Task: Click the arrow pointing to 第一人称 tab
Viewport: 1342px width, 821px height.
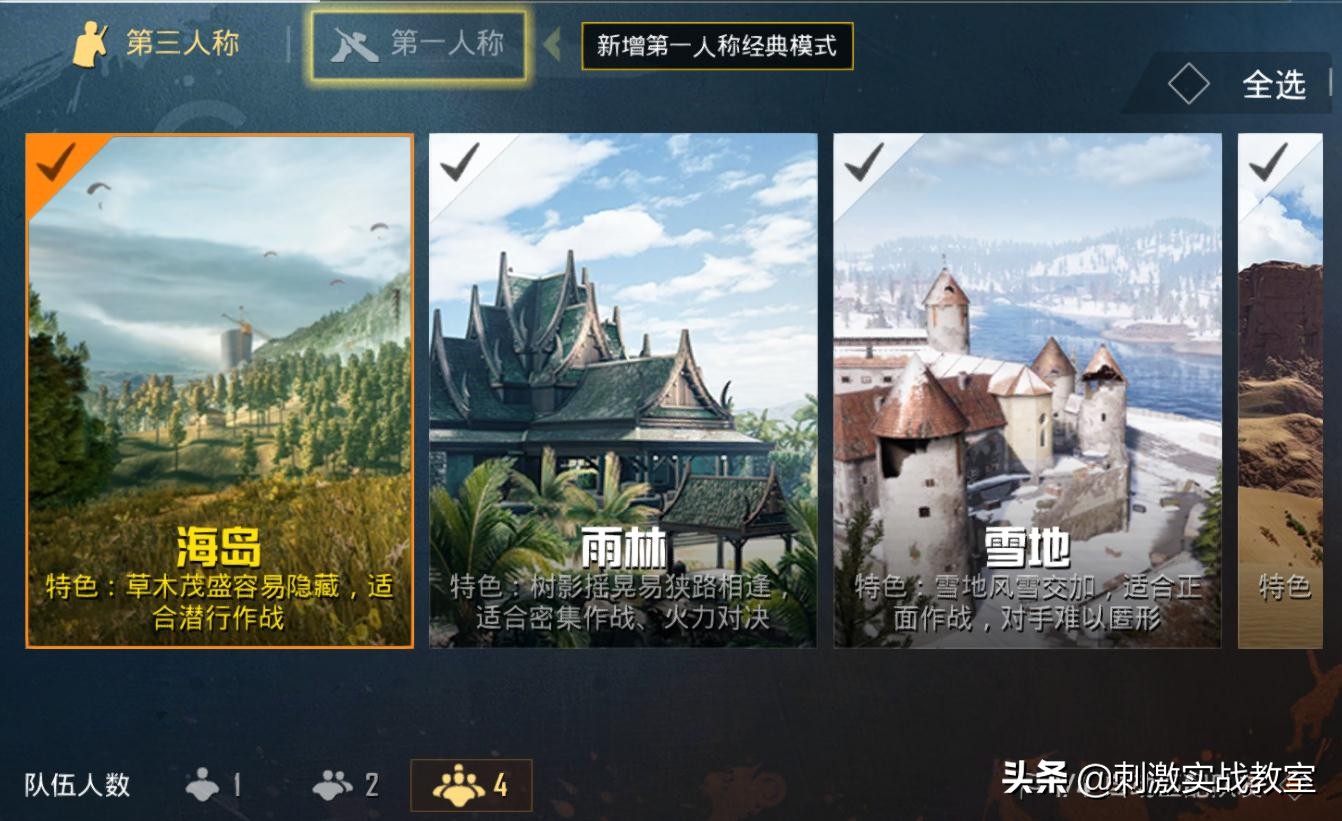Action: [551, 46]
